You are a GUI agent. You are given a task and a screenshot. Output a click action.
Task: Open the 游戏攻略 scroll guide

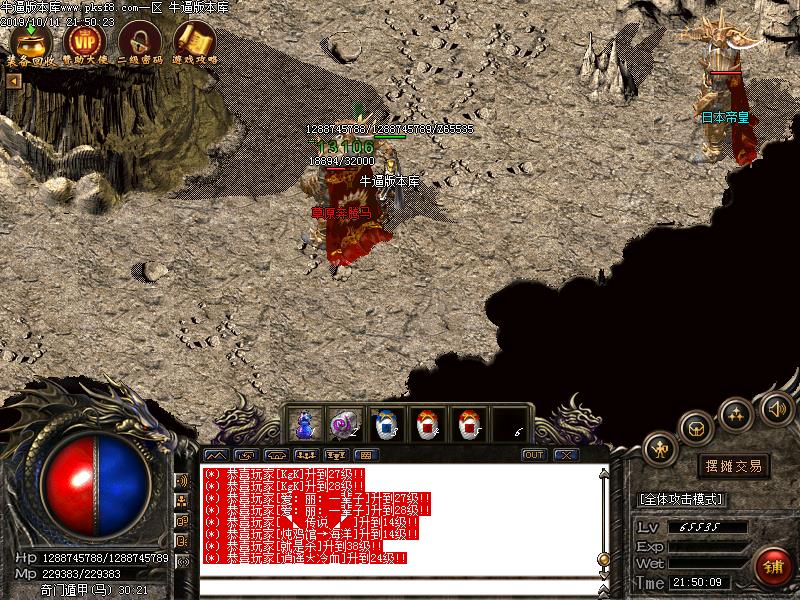194,41
